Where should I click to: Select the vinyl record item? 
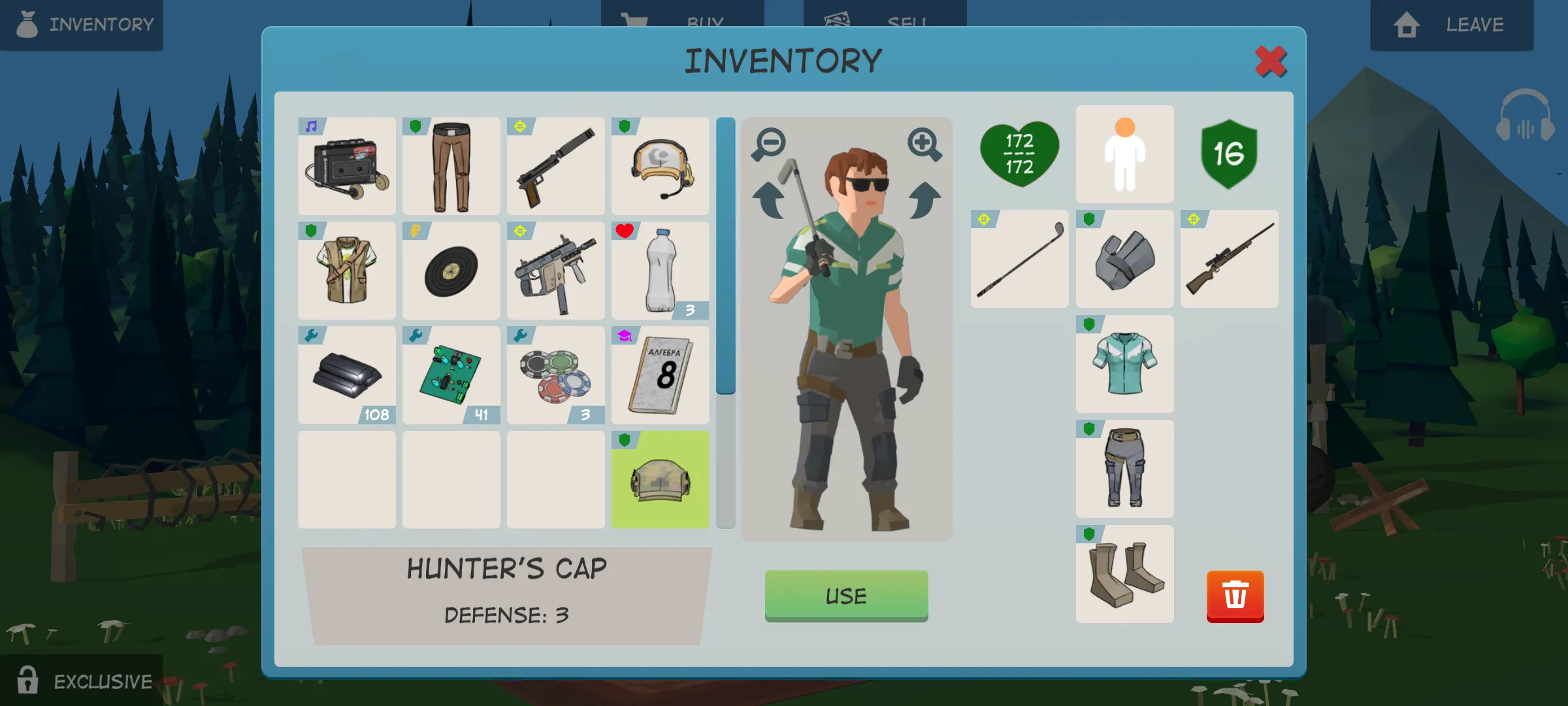[451, 271]
